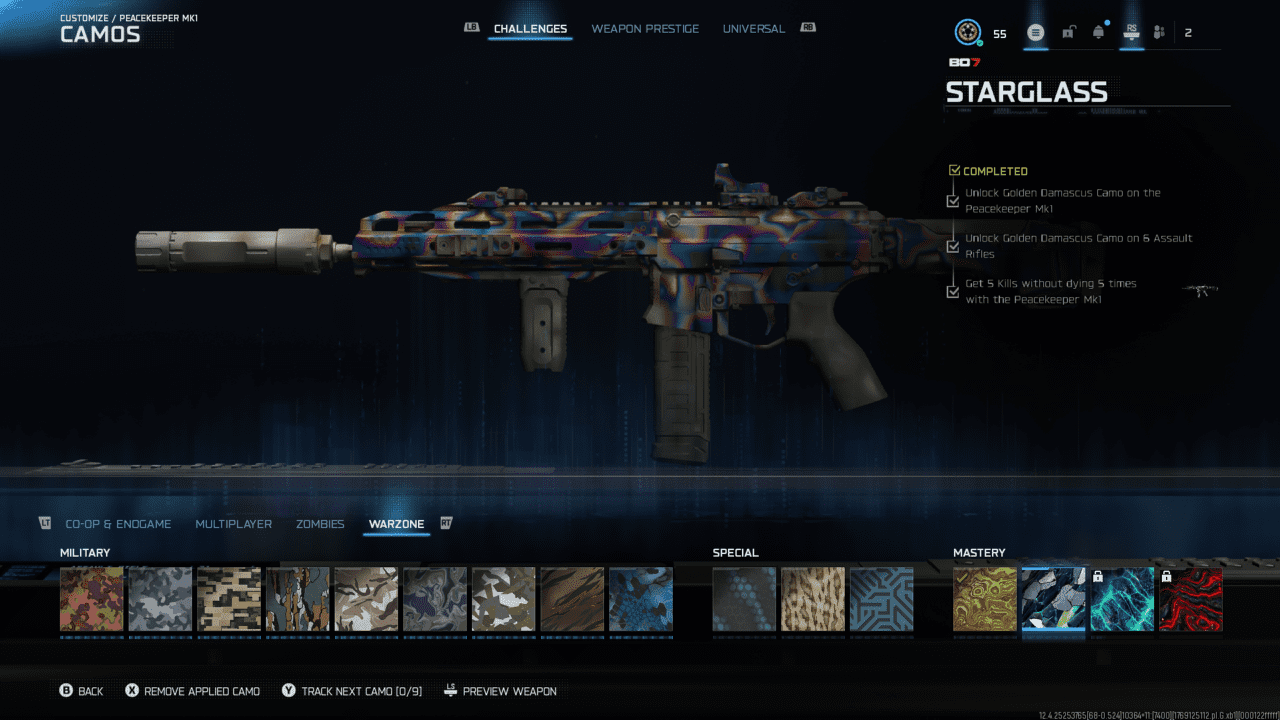Viewport: 1280px width, 720px height.
Task: Select the Warzone camo category
Action: [x=396, y=524]
